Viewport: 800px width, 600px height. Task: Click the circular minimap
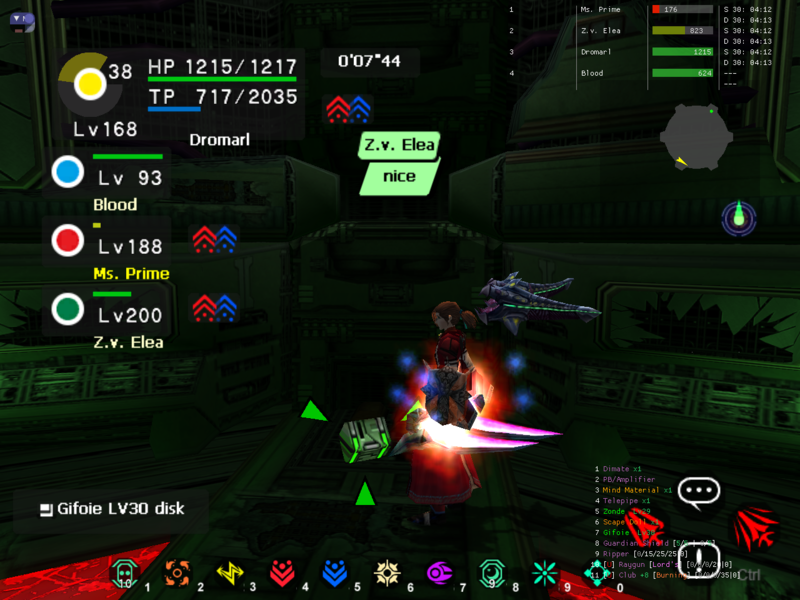(697, 138)
